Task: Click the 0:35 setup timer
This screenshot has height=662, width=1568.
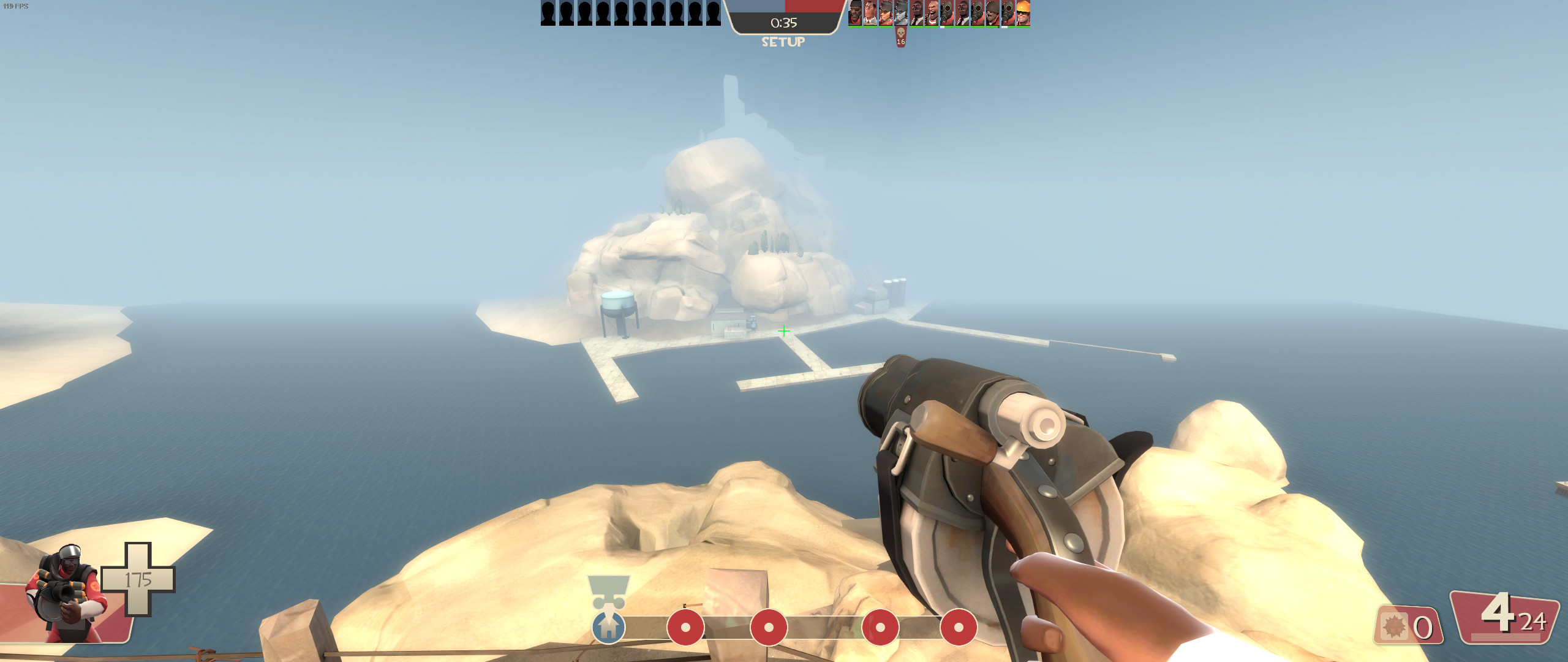Action: tap(783, 23)
